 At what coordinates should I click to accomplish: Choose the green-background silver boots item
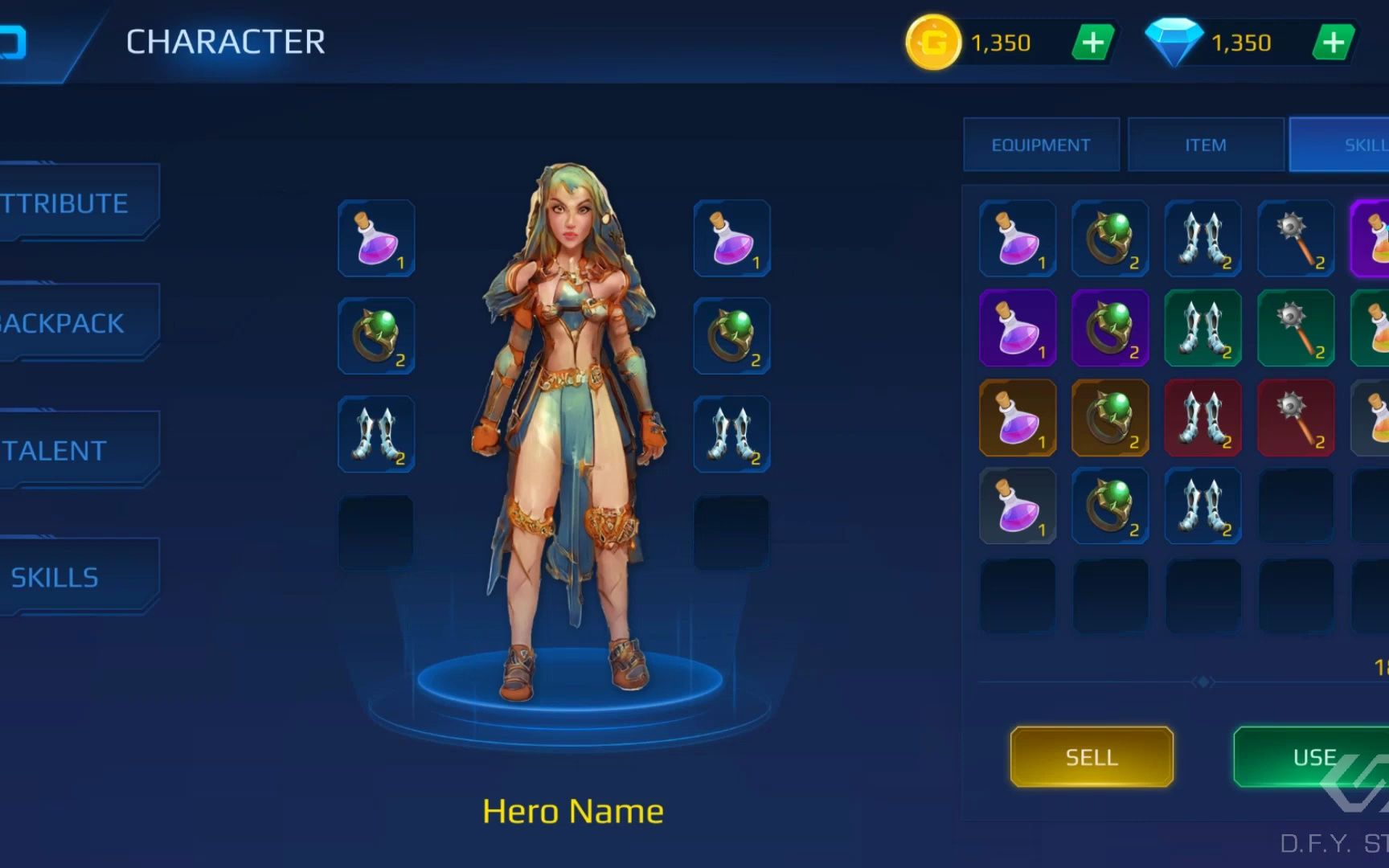pos(1203,329)
